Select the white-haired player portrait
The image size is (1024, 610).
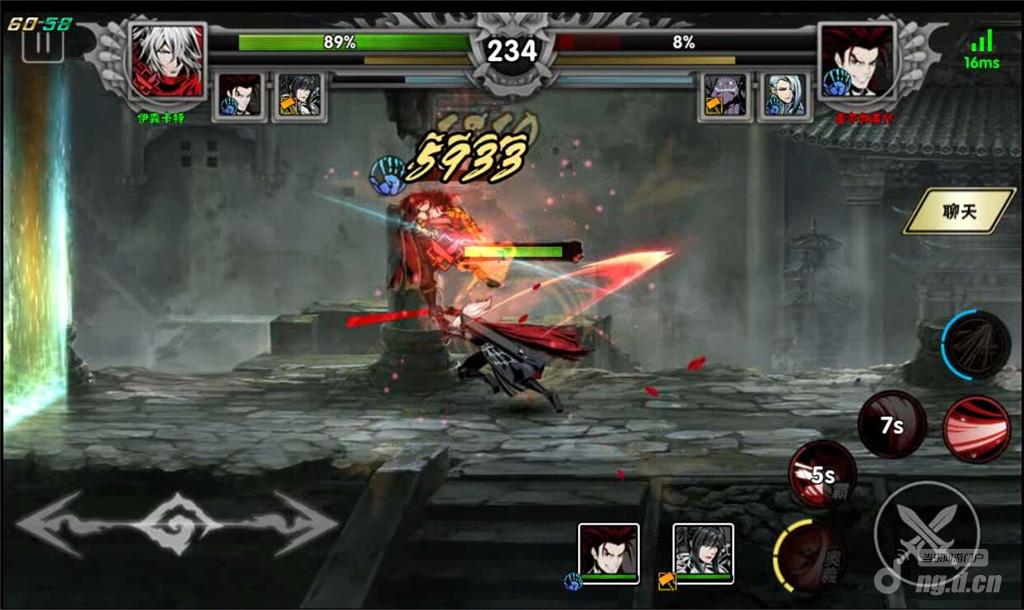(x=167, y=61)
